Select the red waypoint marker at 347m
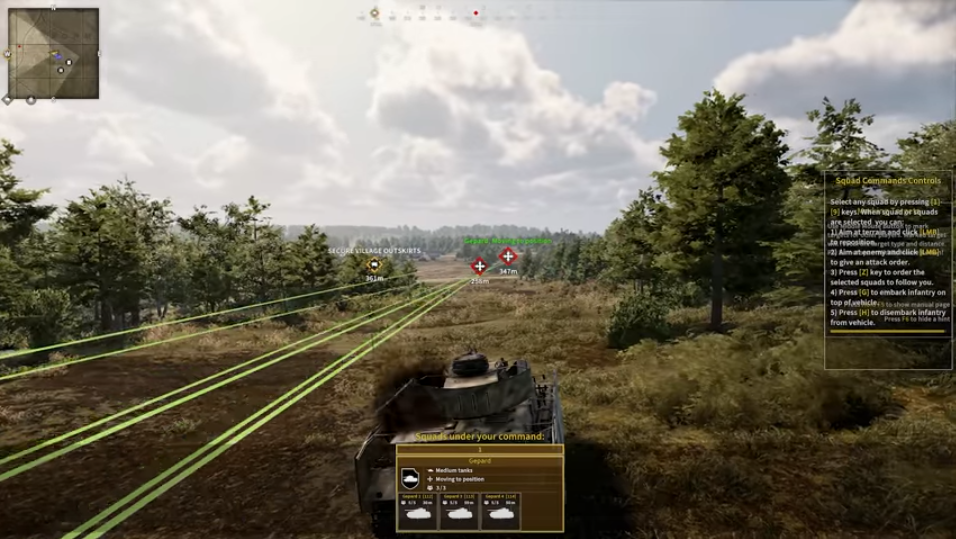 508,256
